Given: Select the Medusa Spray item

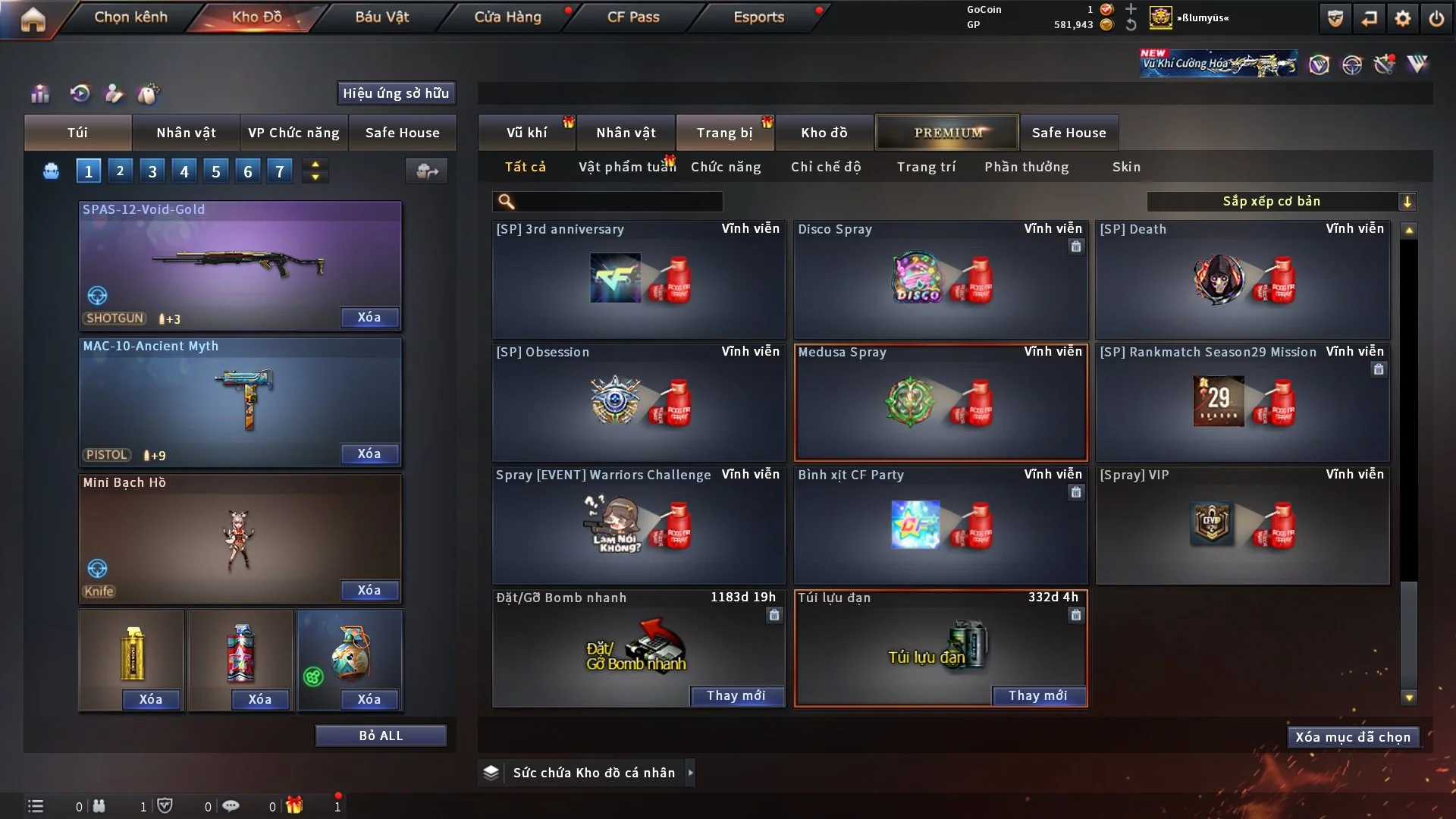Looking at the screenshot, I should 940,403.
